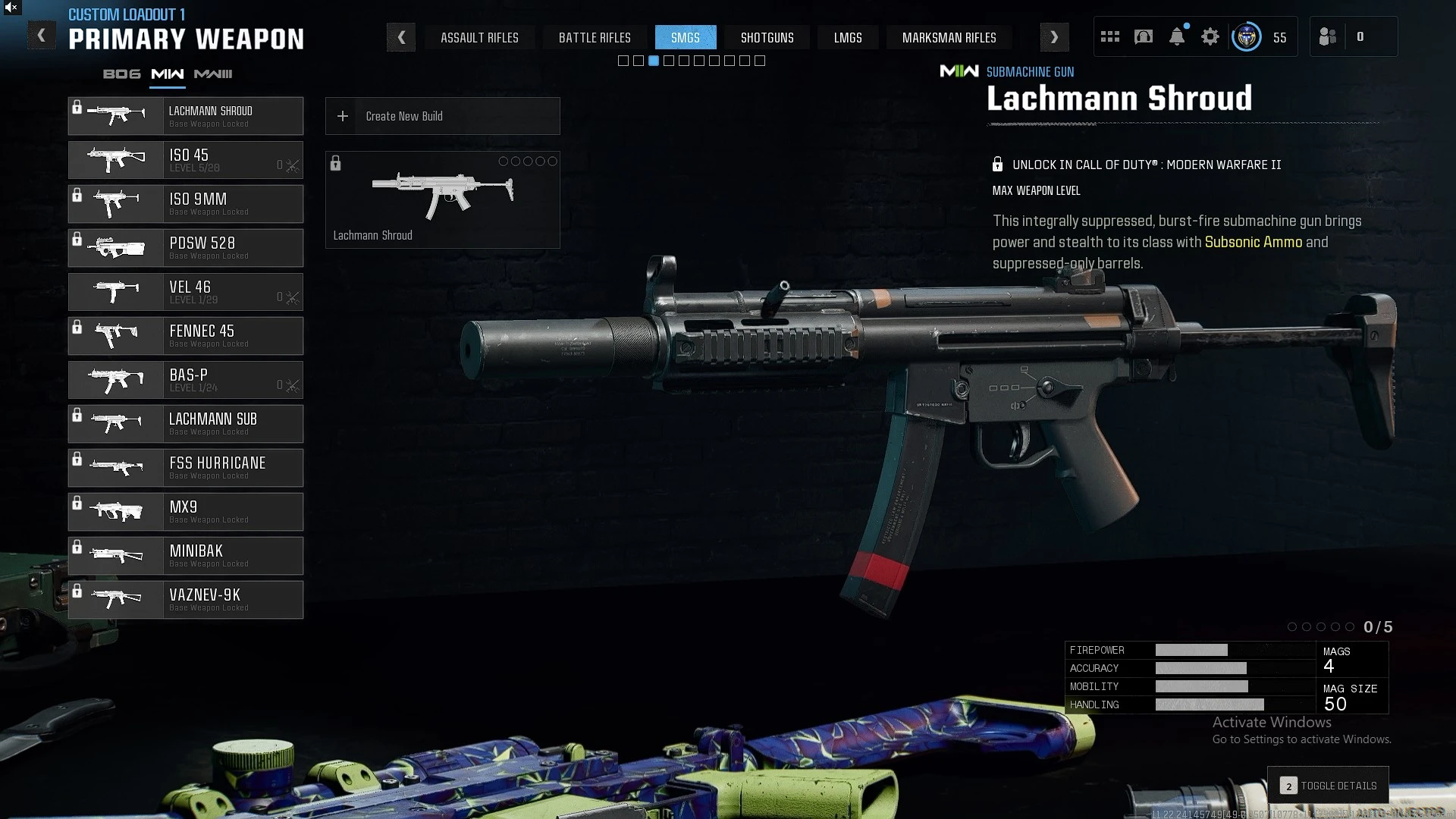Select the Shotguns weapon category
Screen dimensions: 1456x819
click(x=767, y=38)
